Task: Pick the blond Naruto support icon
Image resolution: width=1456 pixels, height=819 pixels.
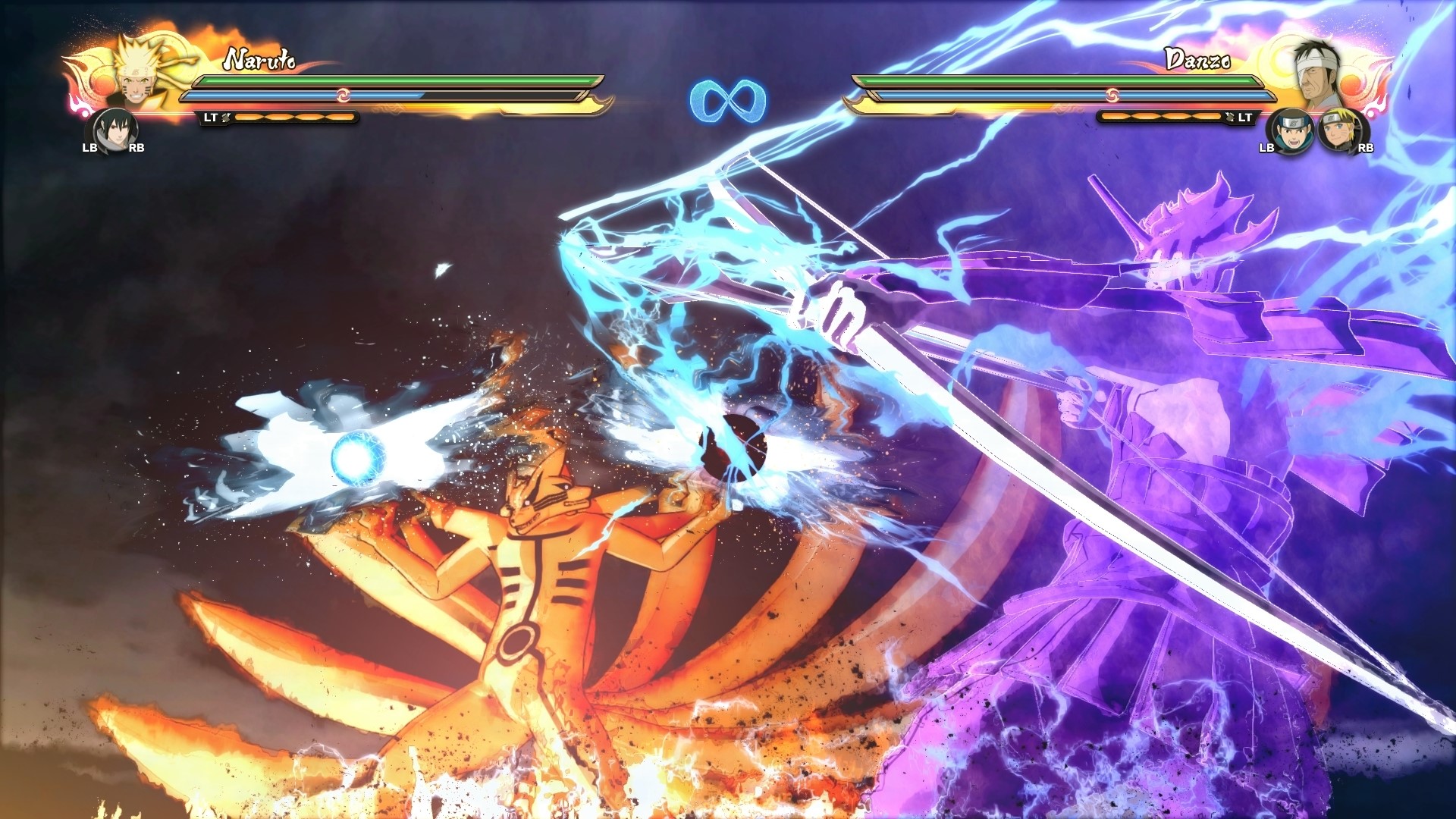Action: point(1340,131)
